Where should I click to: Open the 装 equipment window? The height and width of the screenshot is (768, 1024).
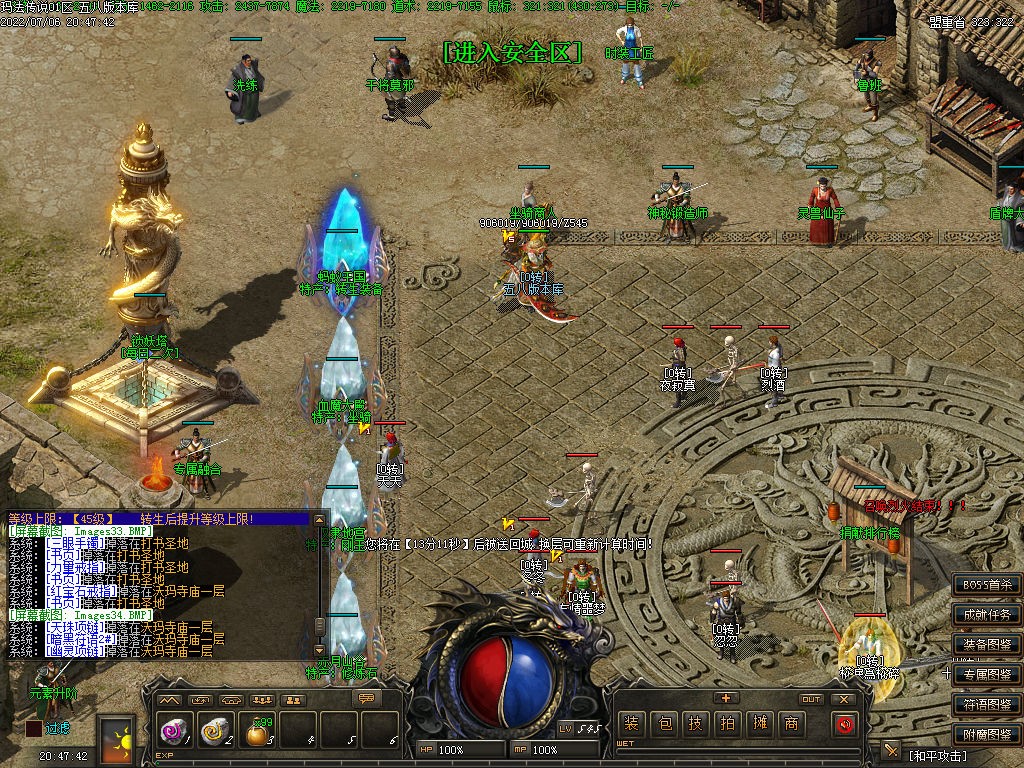pos(631,724)
